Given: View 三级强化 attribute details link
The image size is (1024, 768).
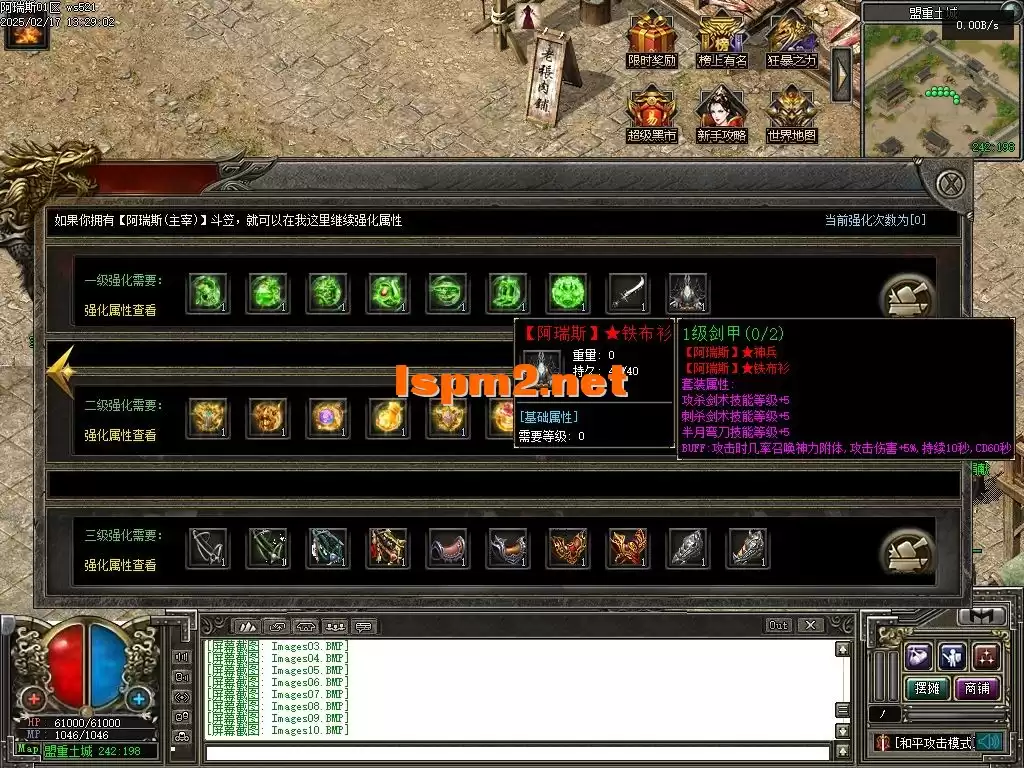Looking at the screenshot, I should (x=120, y=566).
